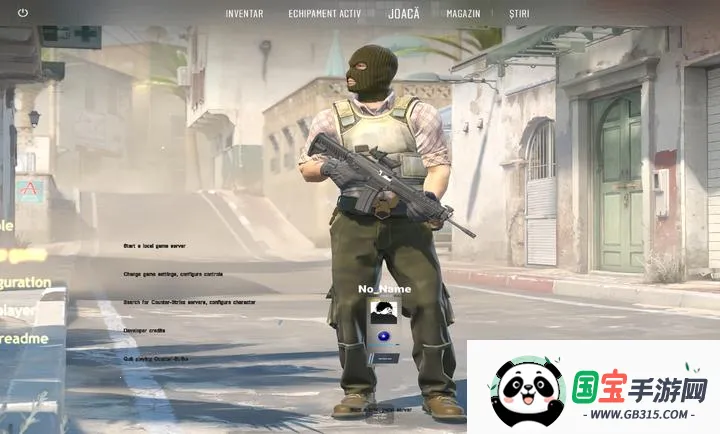Open 'Change game settings, configure controls'
This screenshot has width=720, height=434.
pyautogui.click(x=173, y=273)
